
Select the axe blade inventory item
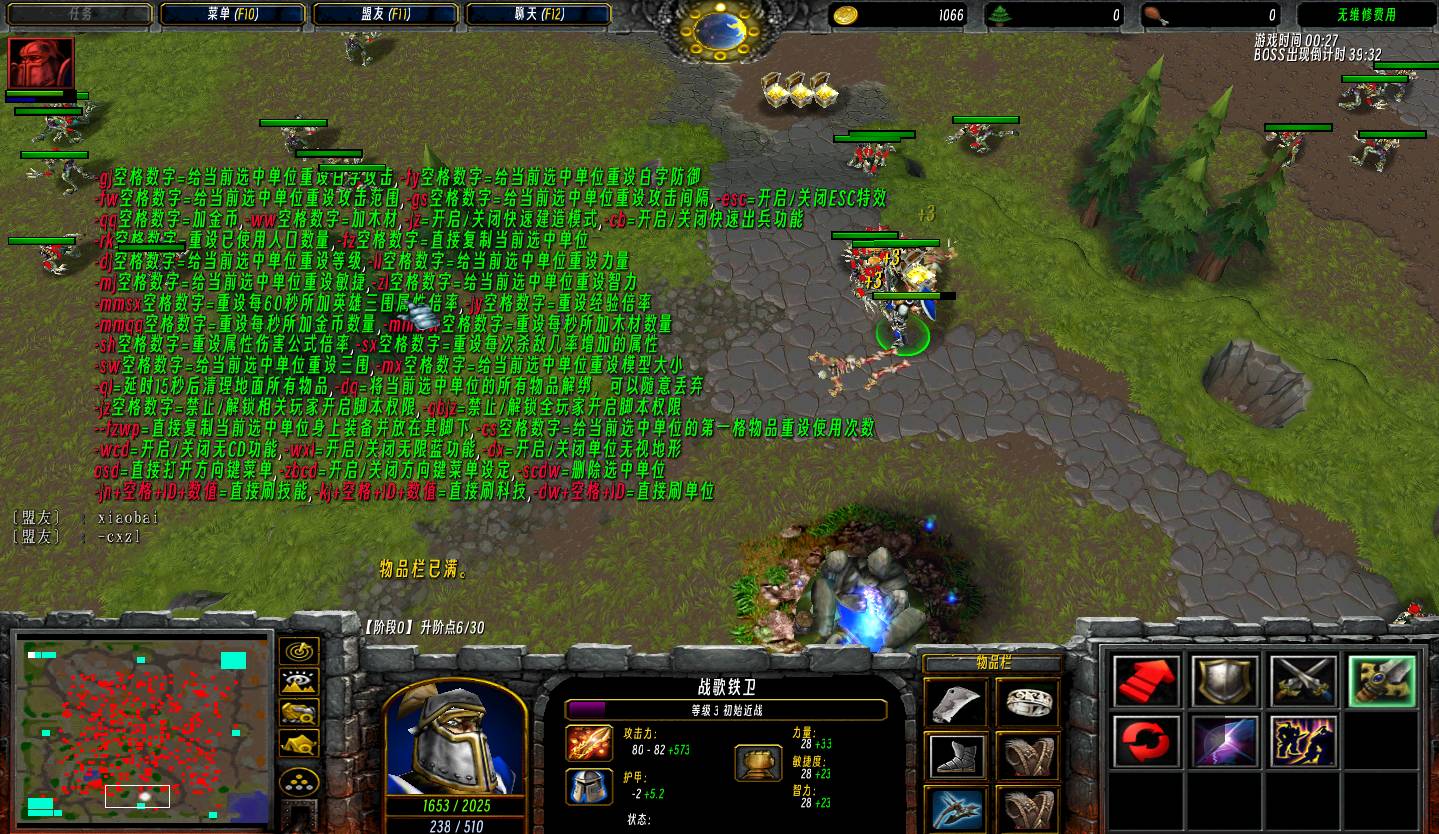(x=956, y=702)
